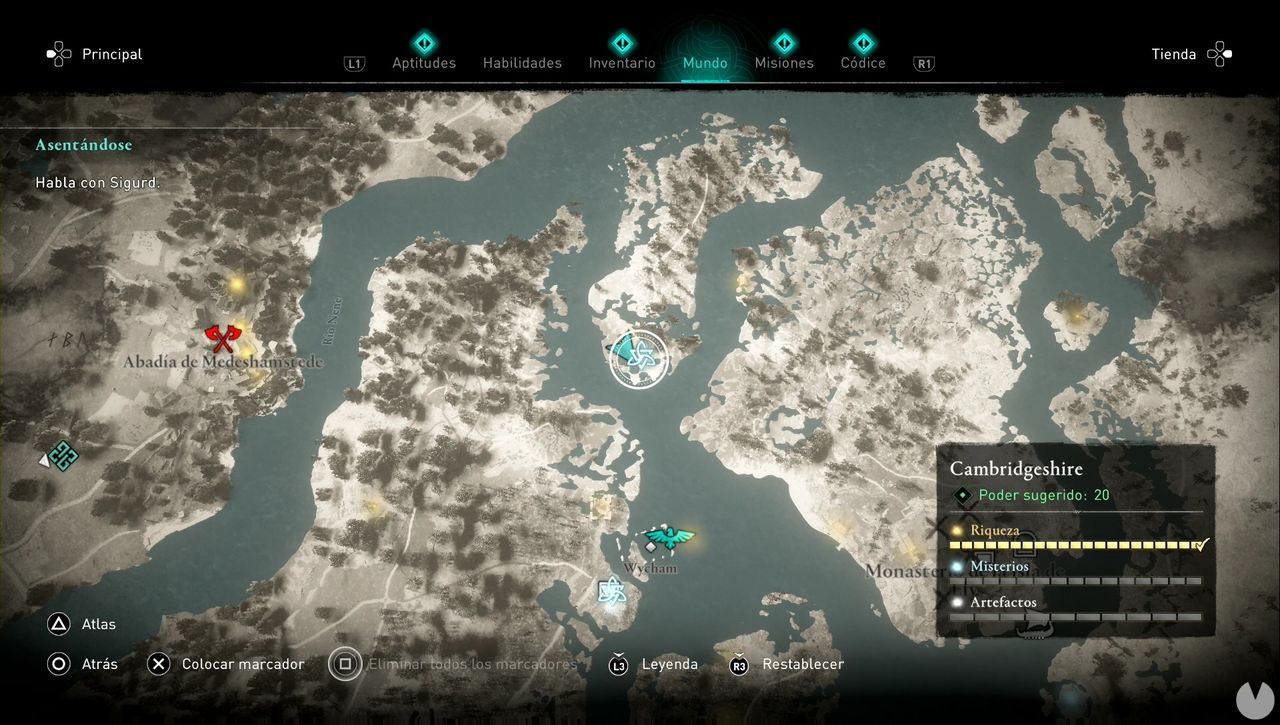Click the golden wealth dot above Medeshamstede abbey

pos(237,285)
